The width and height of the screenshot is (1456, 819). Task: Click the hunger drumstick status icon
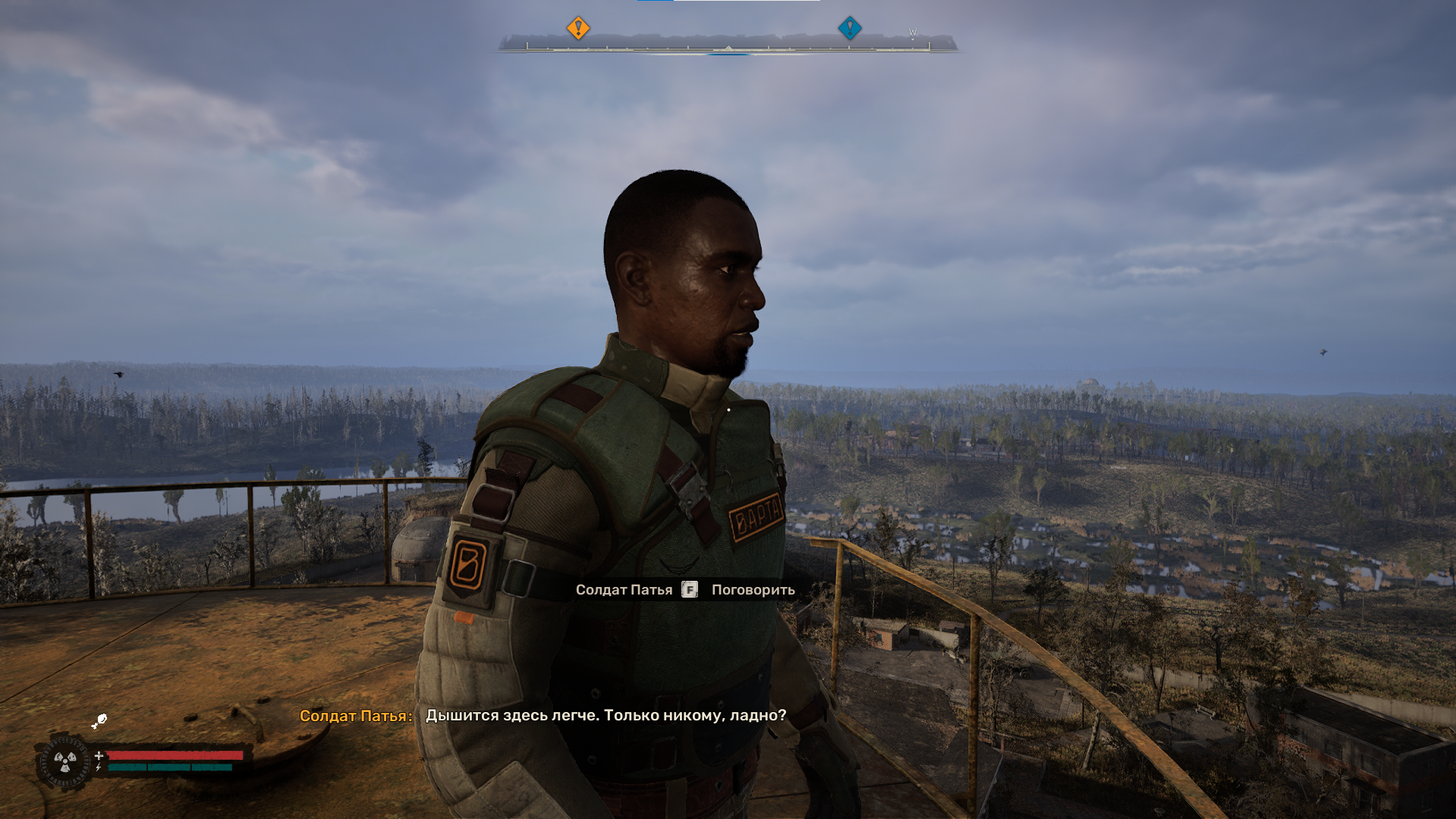tap(99, 721)
